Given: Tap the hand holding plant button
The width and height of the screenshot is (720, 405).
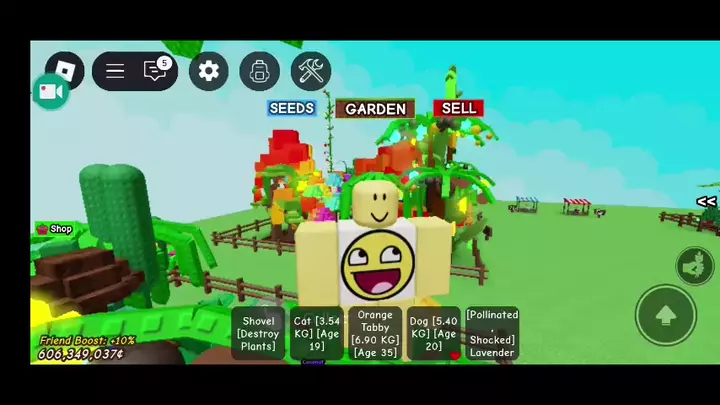Looking at the screenshot, I should (694, 265).
